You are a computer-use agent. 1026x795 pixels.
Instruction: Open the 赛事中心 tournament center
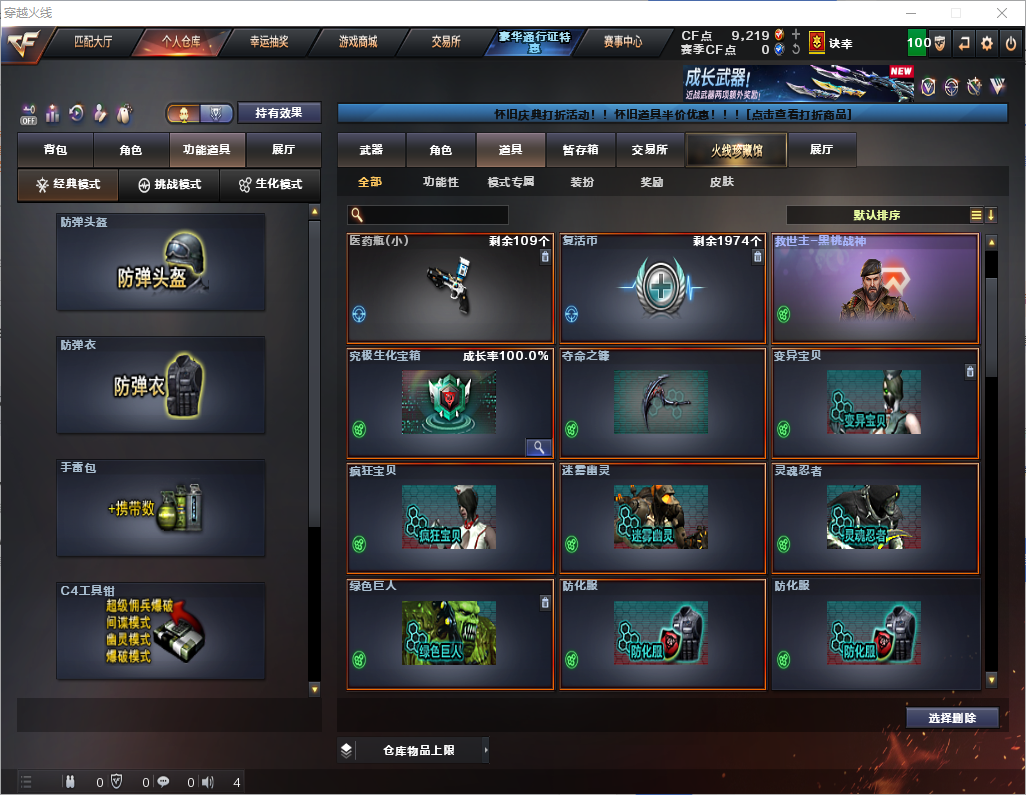point(622,42)
